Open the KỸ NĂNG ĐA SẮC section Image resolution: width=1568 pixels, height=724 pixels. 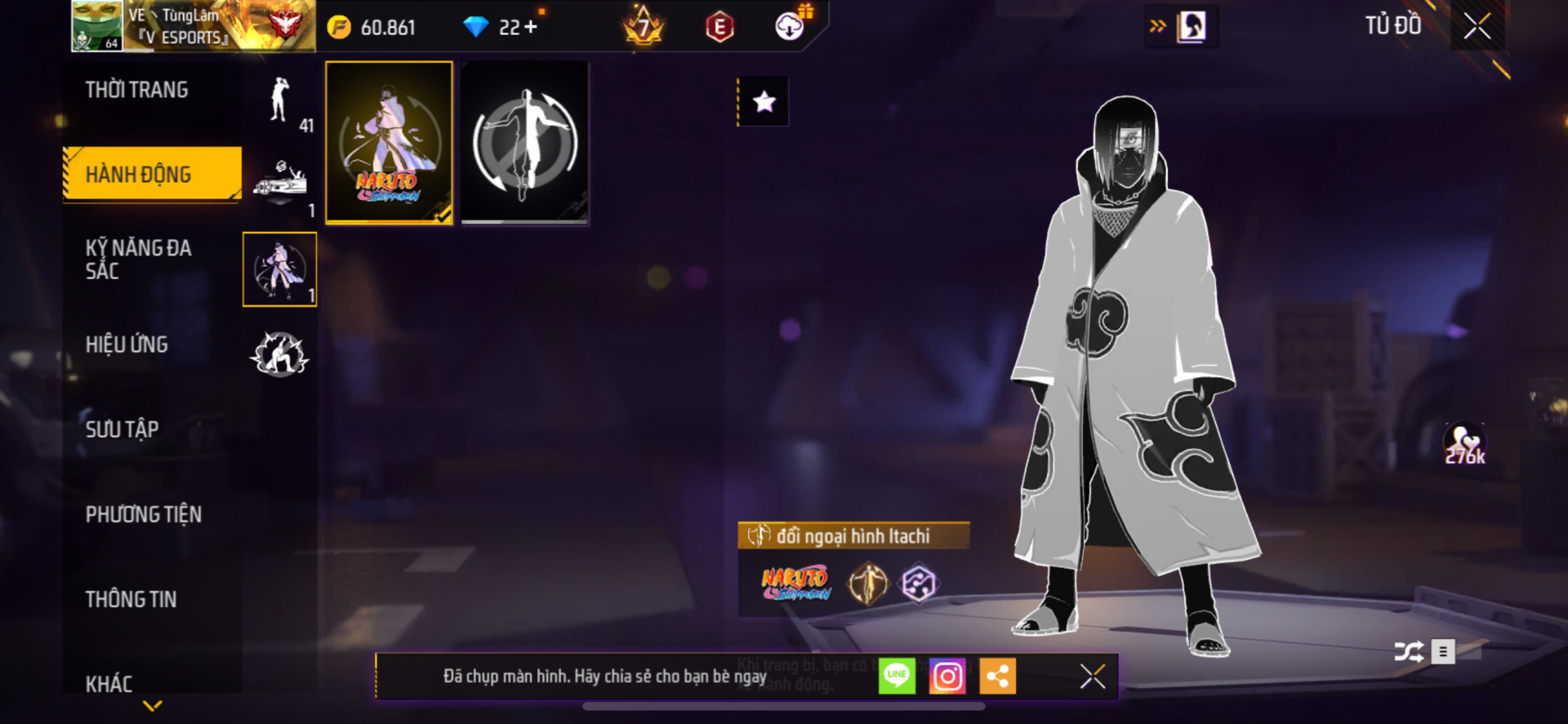[139, 260]
